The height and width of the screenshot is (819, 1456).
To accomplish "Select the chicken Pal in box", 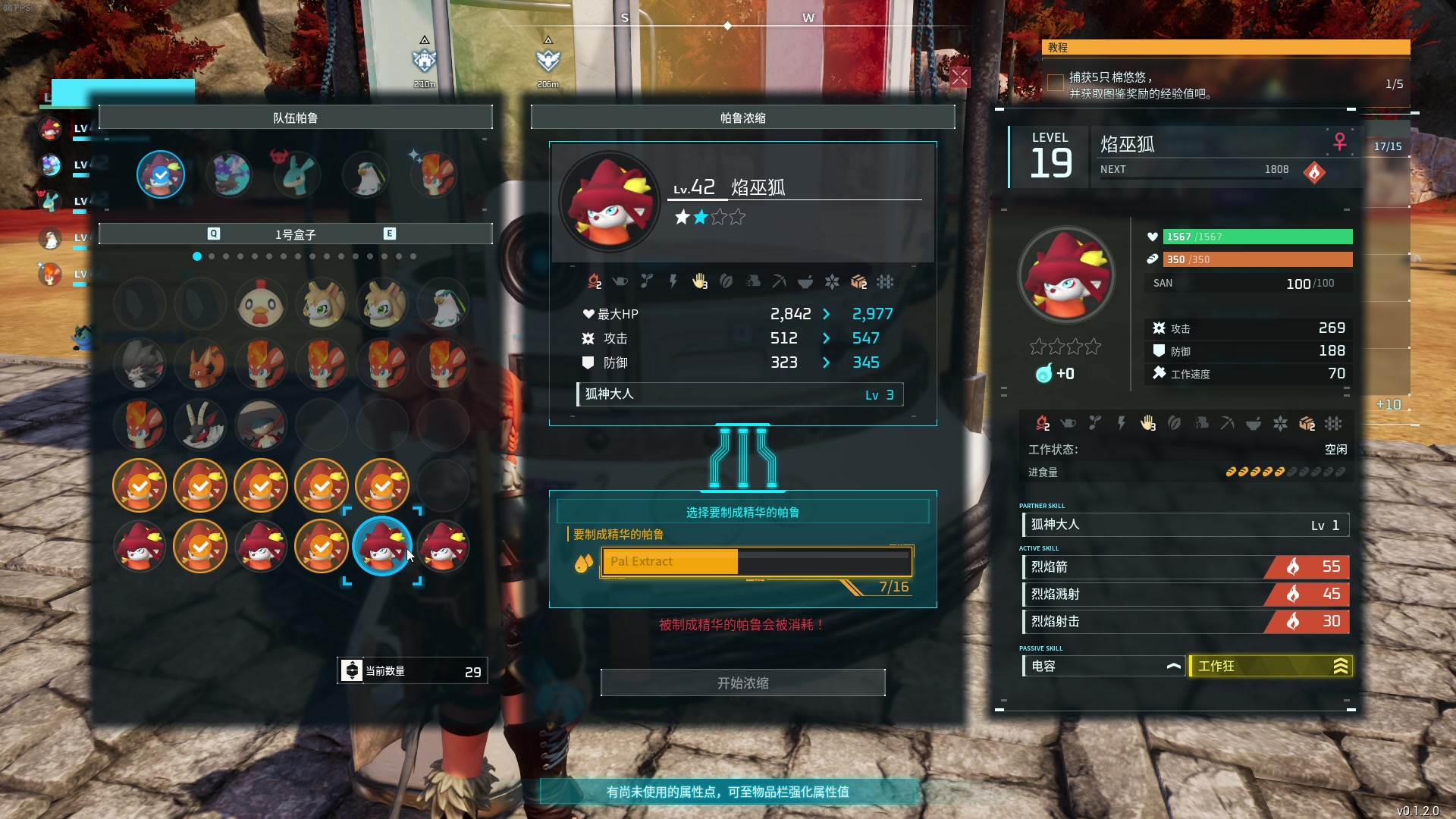I will (261, 304).
